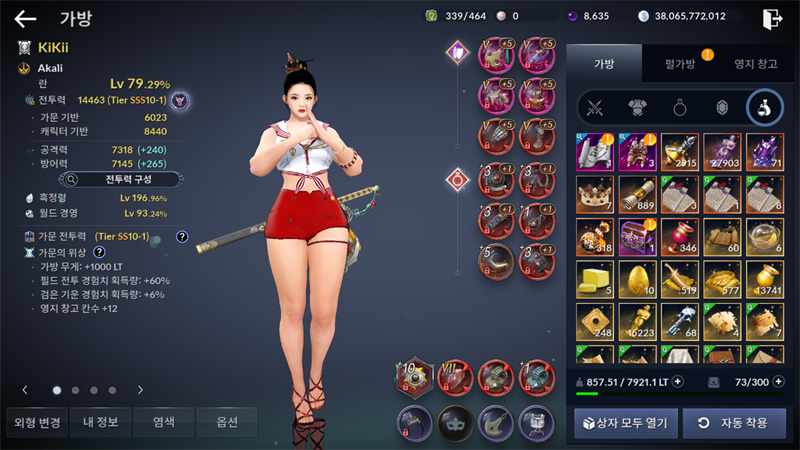
Task: Open the 옵션 menu
Action: tap(227, 422)
